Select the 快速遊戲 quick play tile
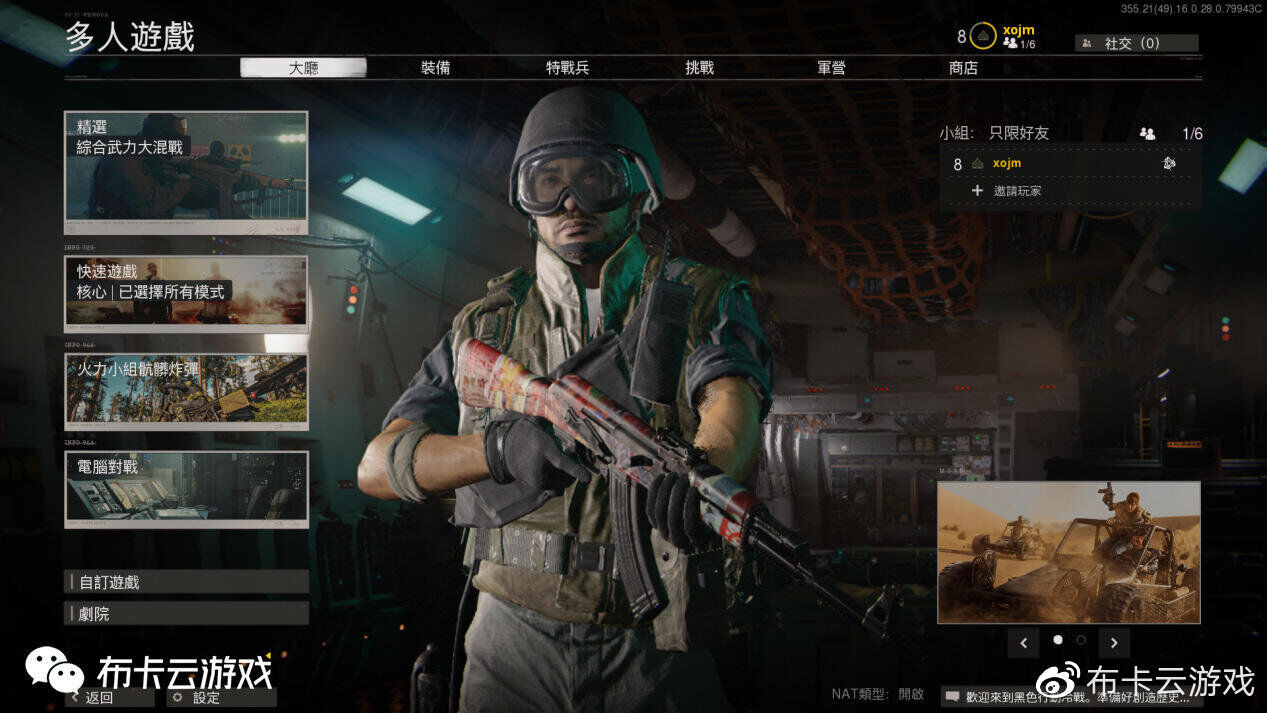This screenshot has width=1267, height=713. point(186,291)
